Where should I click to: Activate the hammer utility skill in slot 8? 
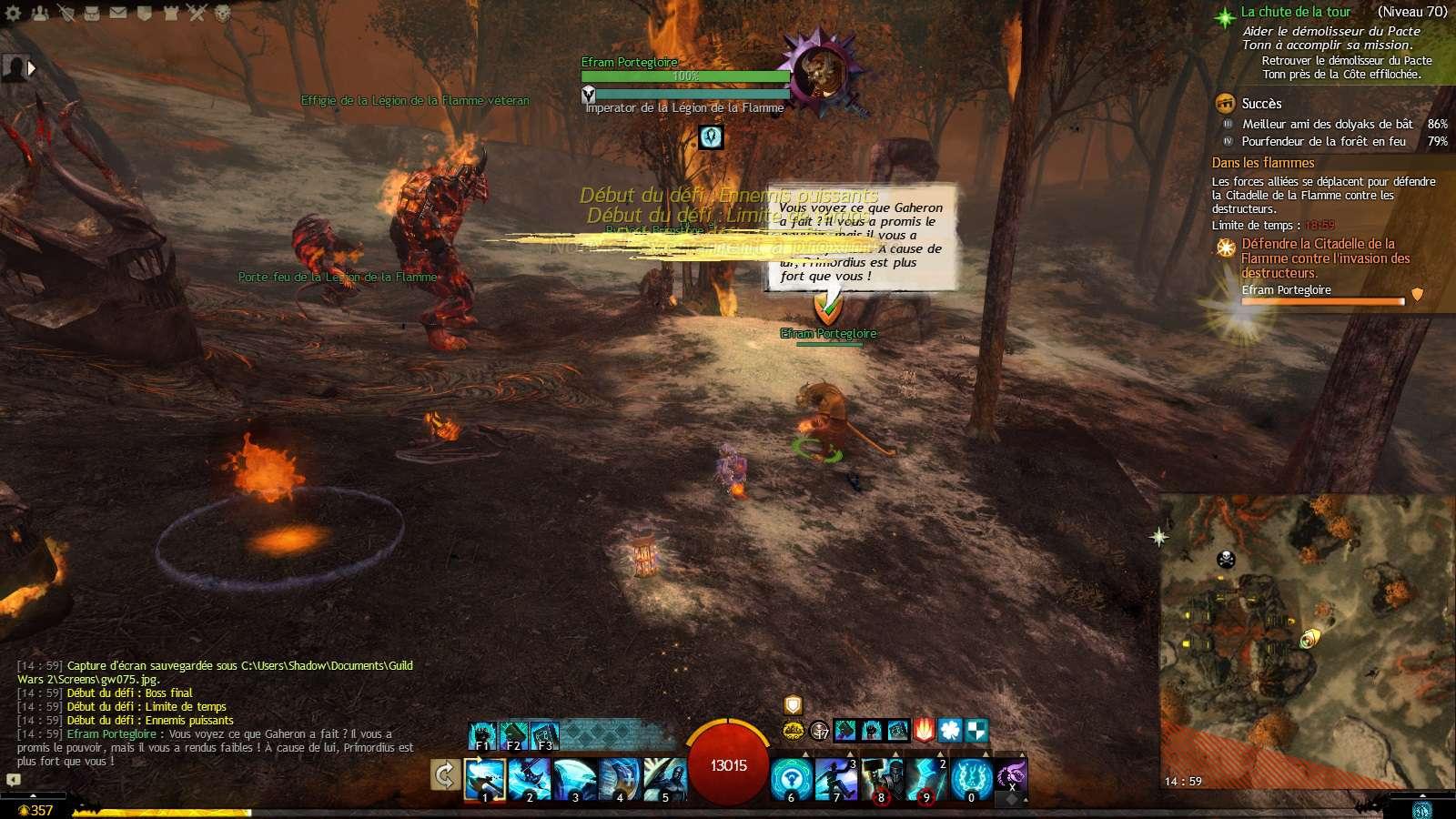[881, 780]
